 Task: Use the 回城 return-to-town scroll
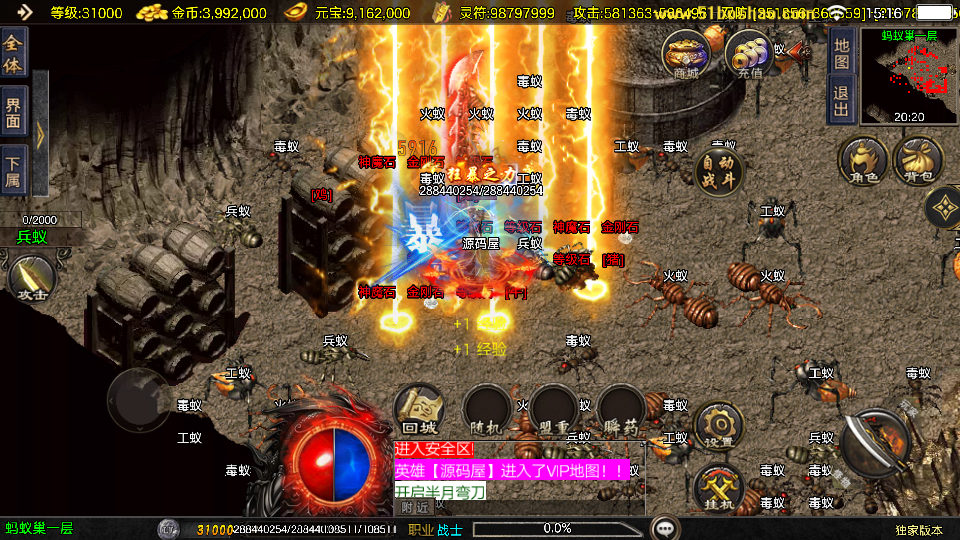[x=419, y=410]
